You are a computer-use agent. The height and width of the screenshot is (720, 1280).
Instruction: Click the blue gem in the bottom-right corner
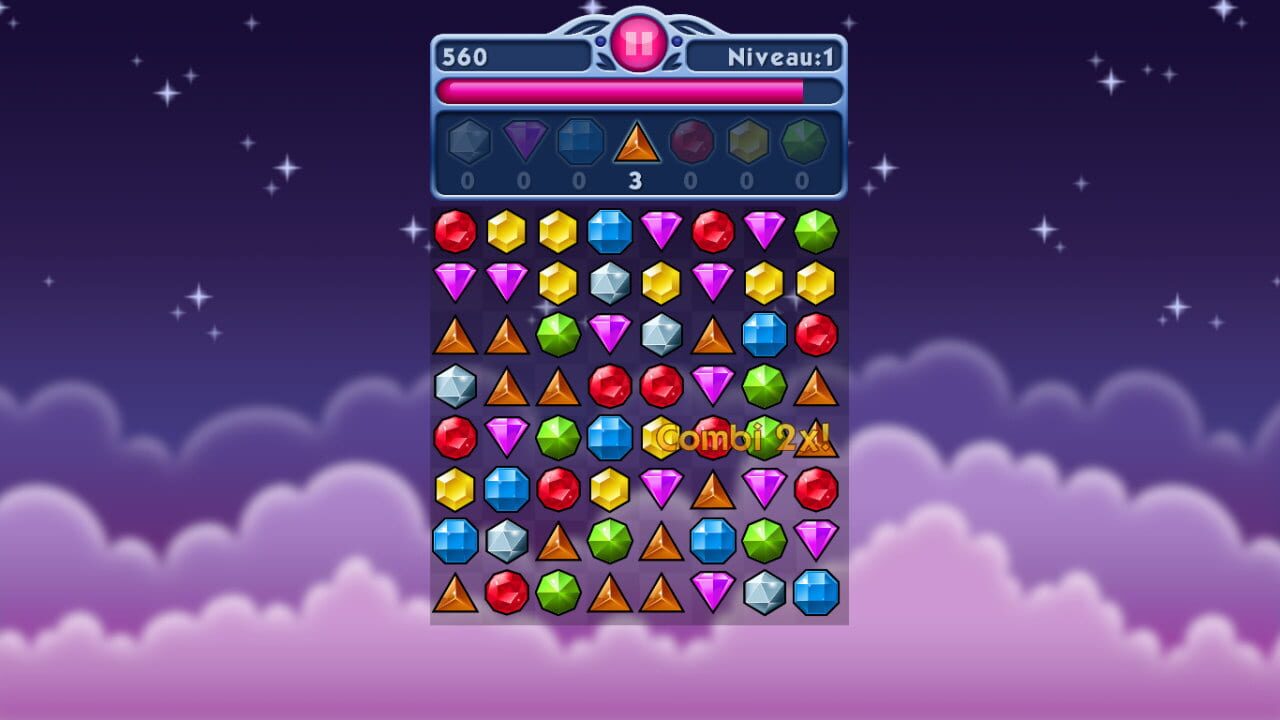coord(819,591)
